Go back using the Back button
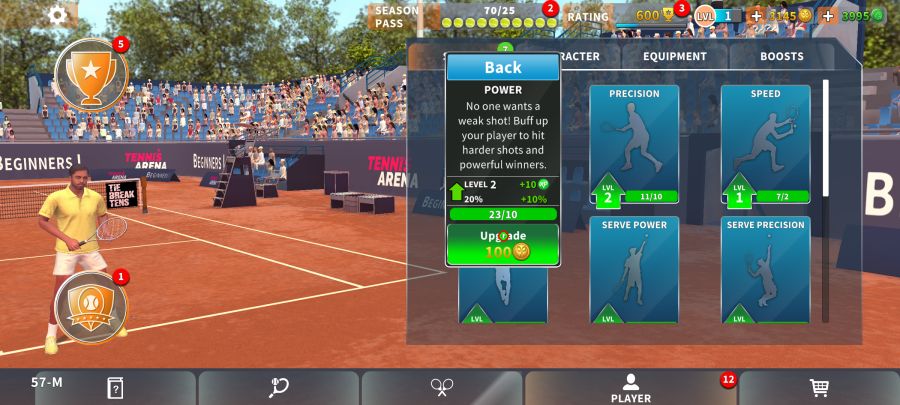900x405 pixels. (503, 67)
